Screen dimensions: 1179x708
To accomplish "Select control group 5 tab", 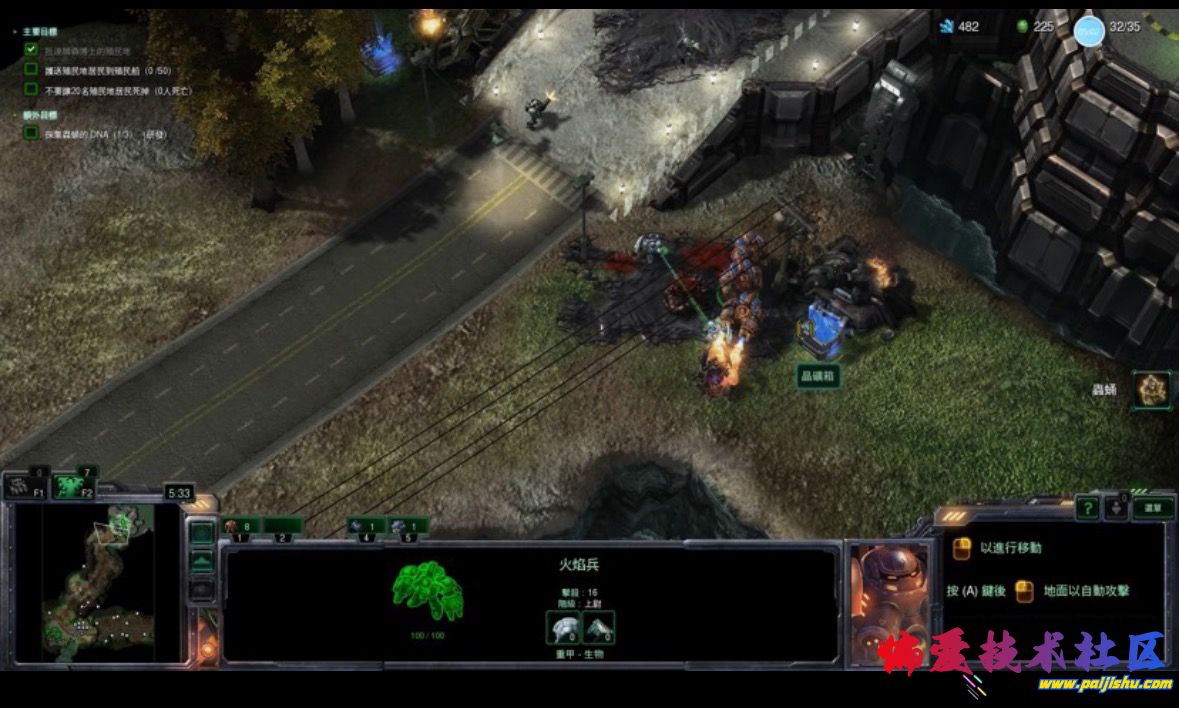I will point(408,527).
